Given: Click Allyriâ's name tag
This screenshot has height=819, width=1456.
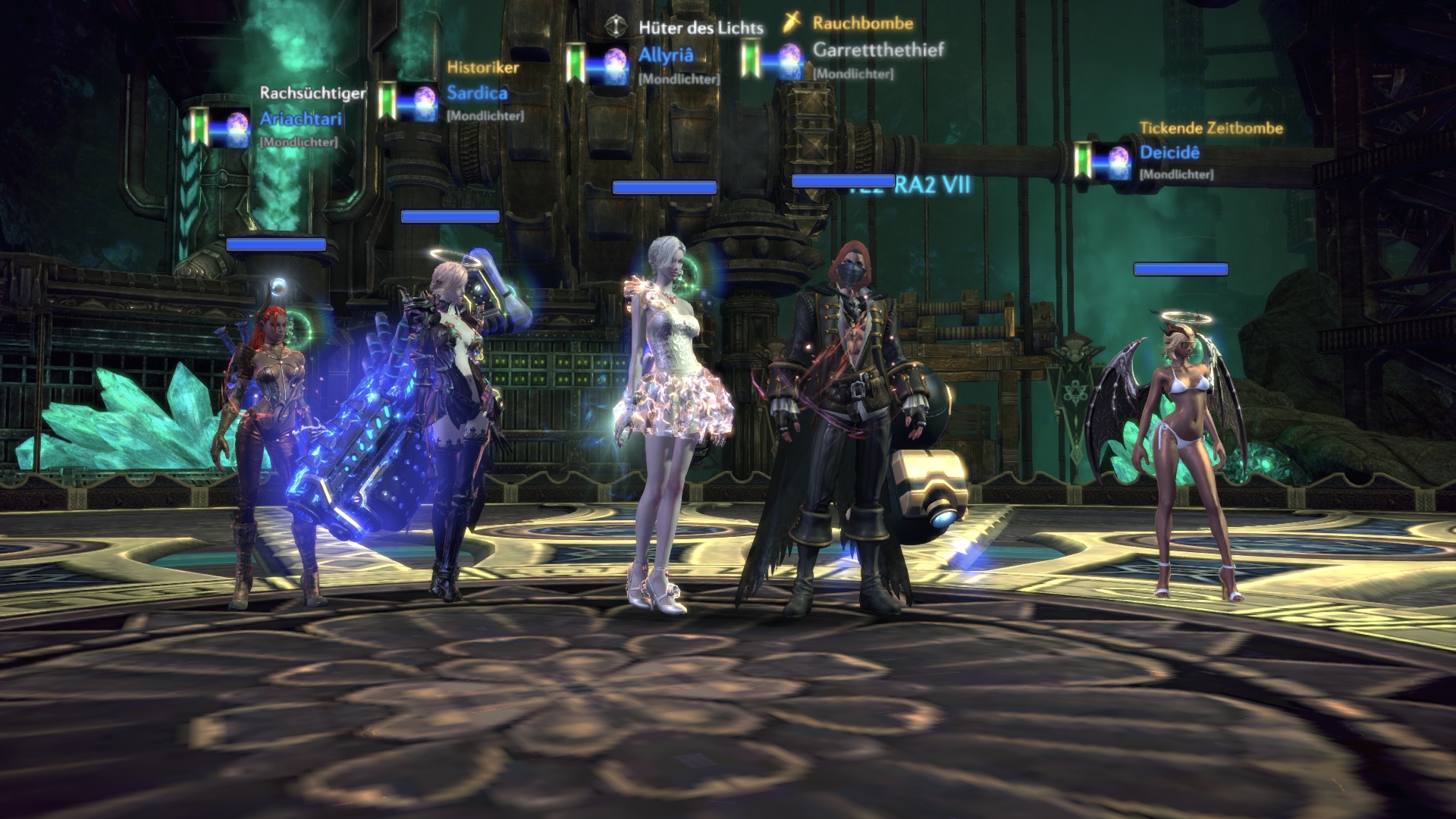Looking at the screenshot, I should [x=665, y=55].
